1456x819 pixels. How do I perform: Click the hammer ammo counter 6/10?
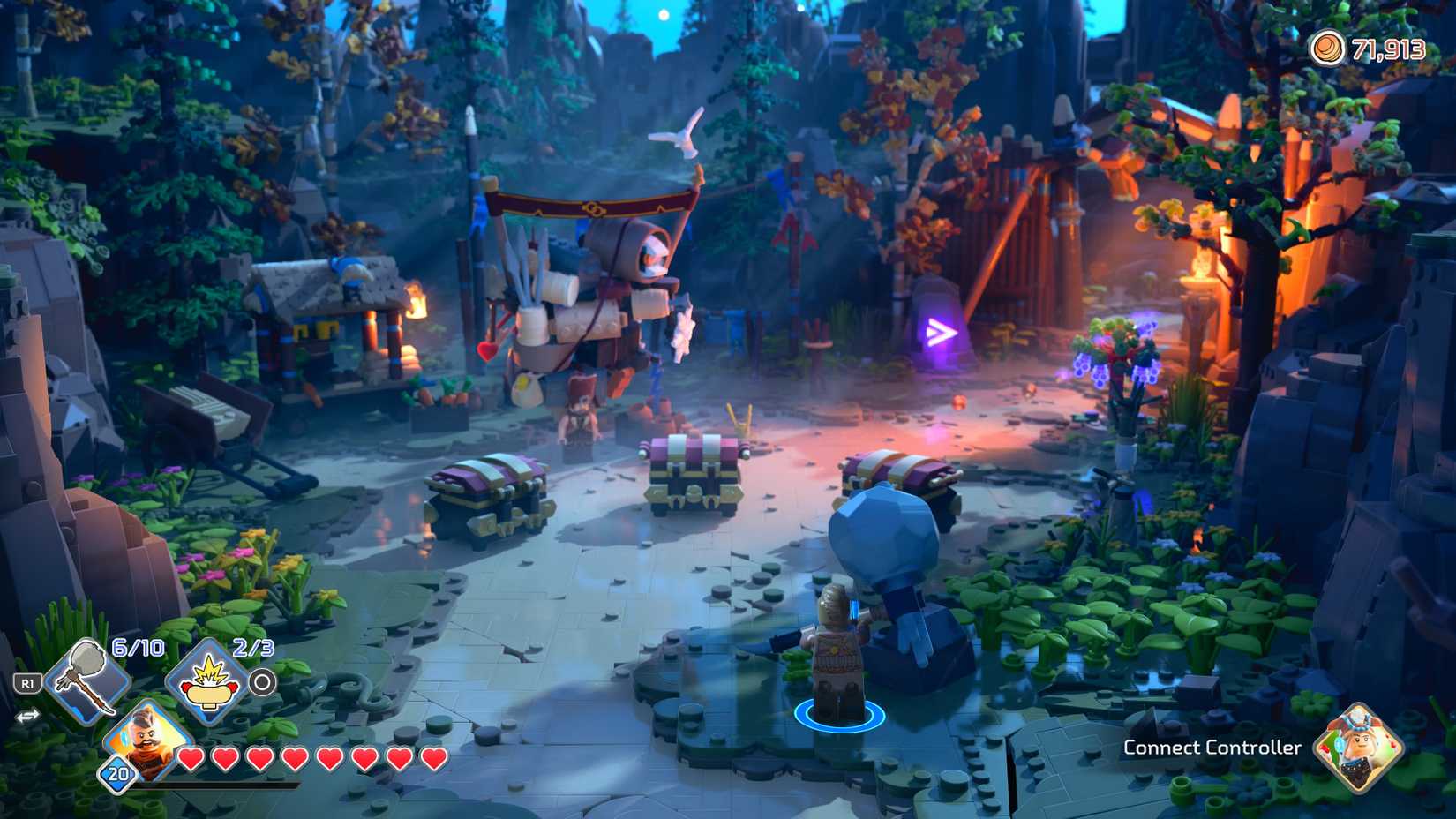[x=138, y=645]
